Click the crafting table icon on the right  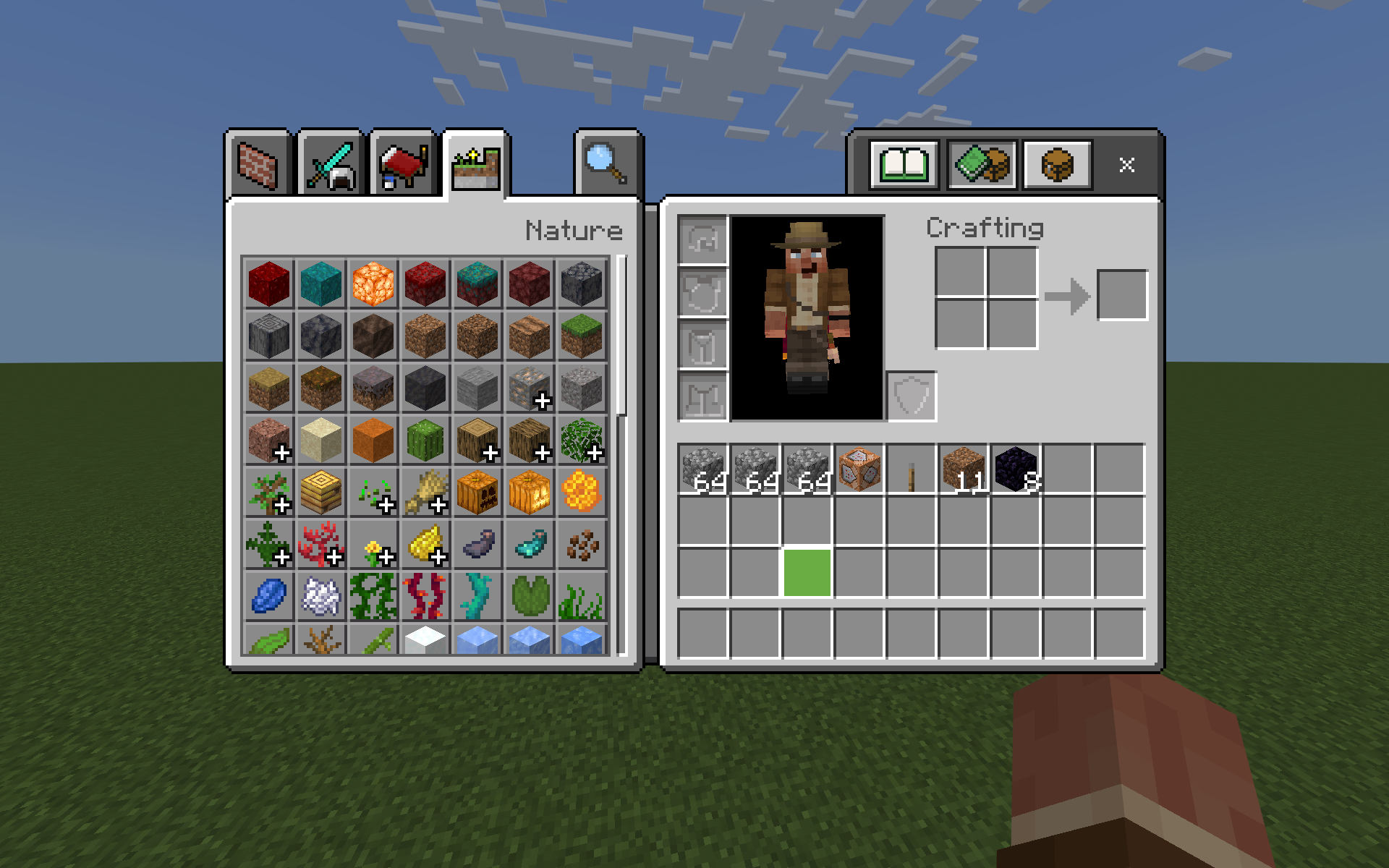[1056, 163]
